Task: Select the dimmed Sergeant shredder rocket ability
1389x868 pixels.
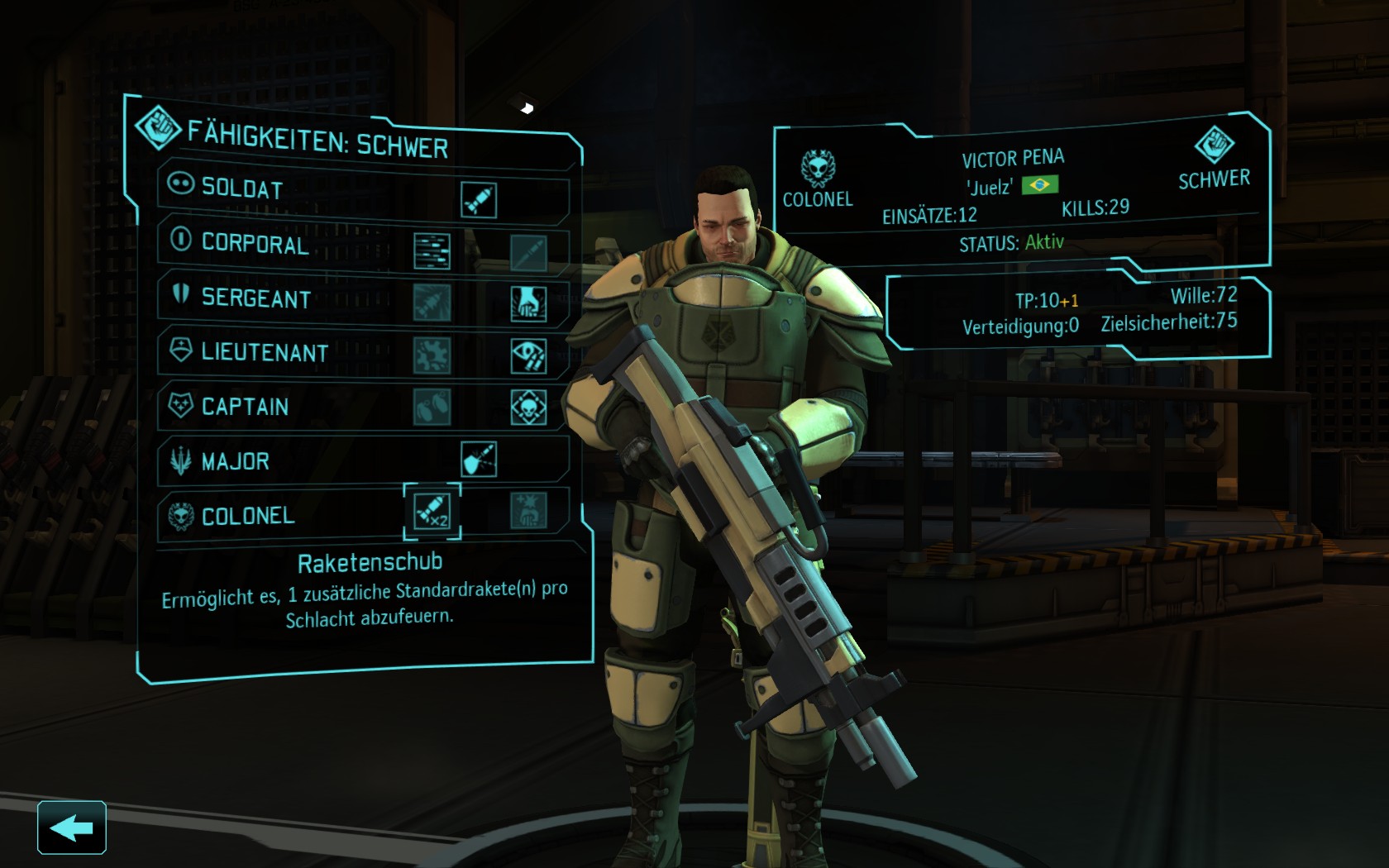Action: point(432,303)
